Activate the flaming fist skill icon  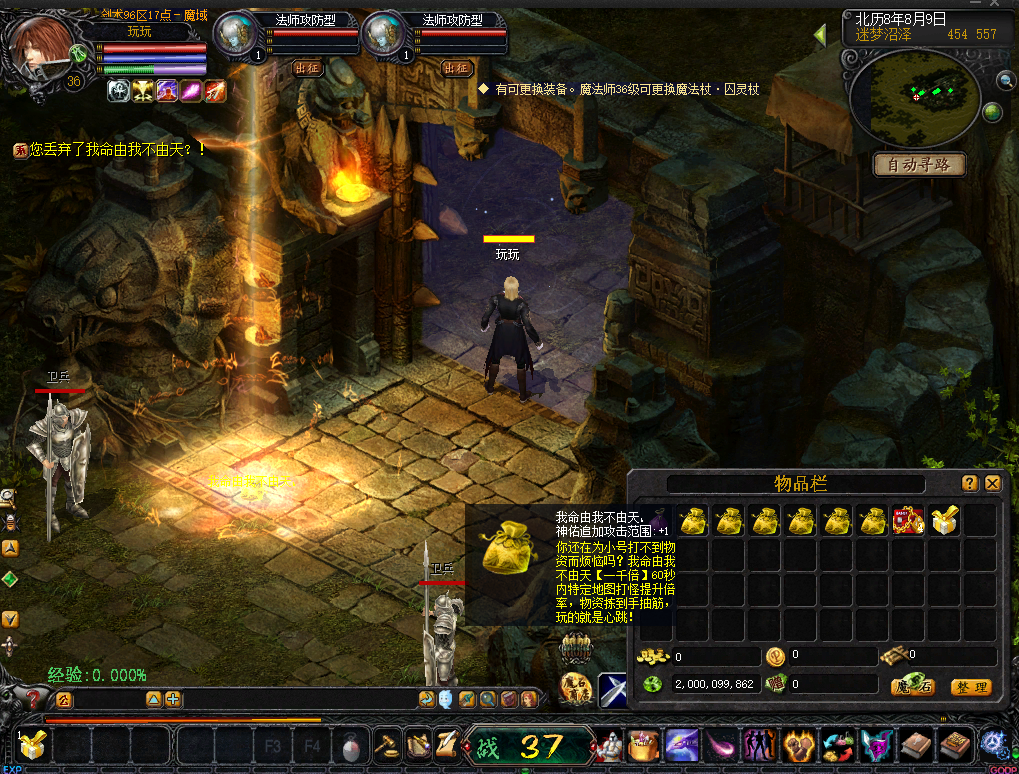tap(799, 746)
